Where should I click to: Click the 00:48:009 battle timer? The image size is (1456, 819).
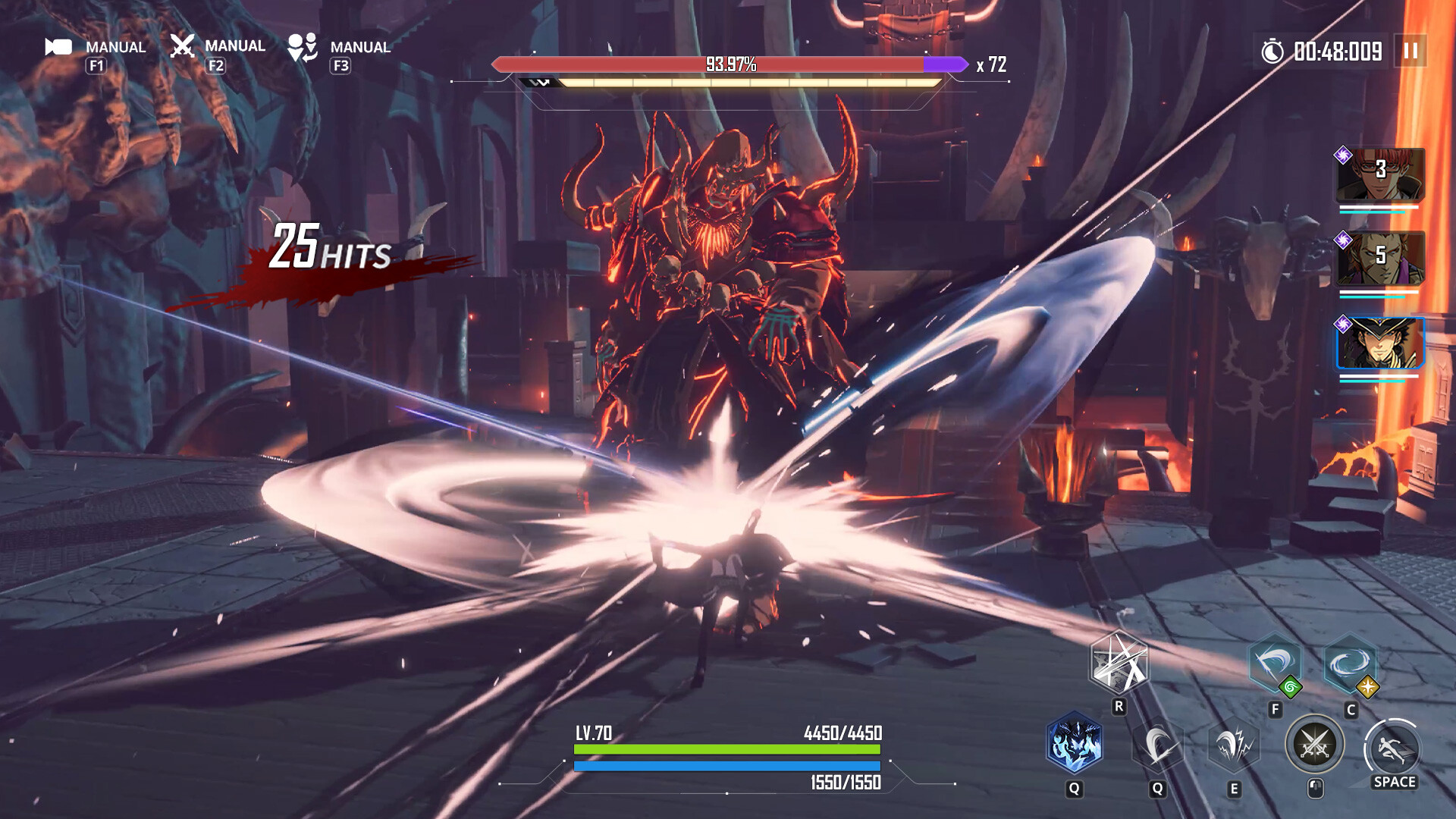(1338, 51)
